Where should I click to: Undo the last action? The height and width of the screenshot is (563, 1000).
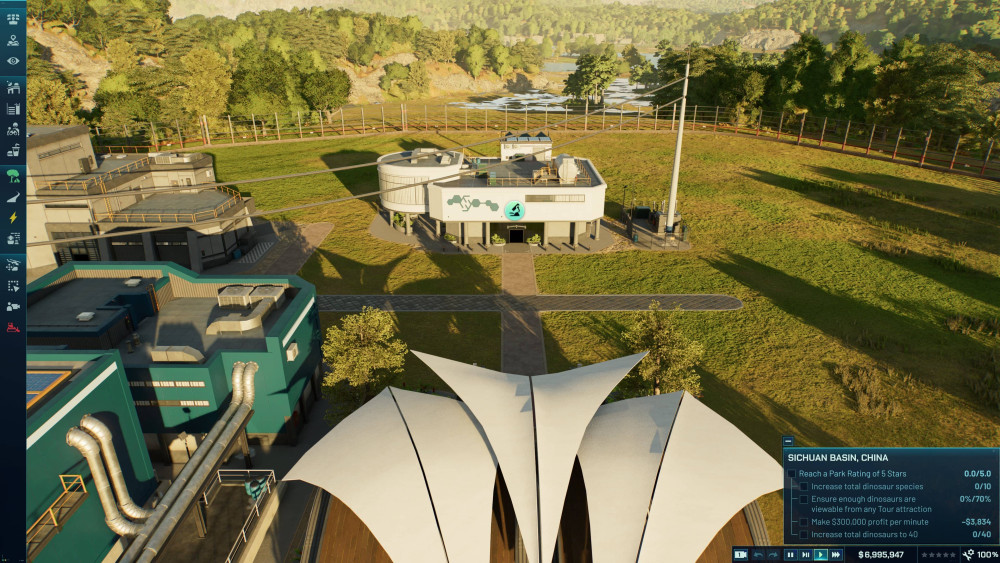(x=759, y=554)
